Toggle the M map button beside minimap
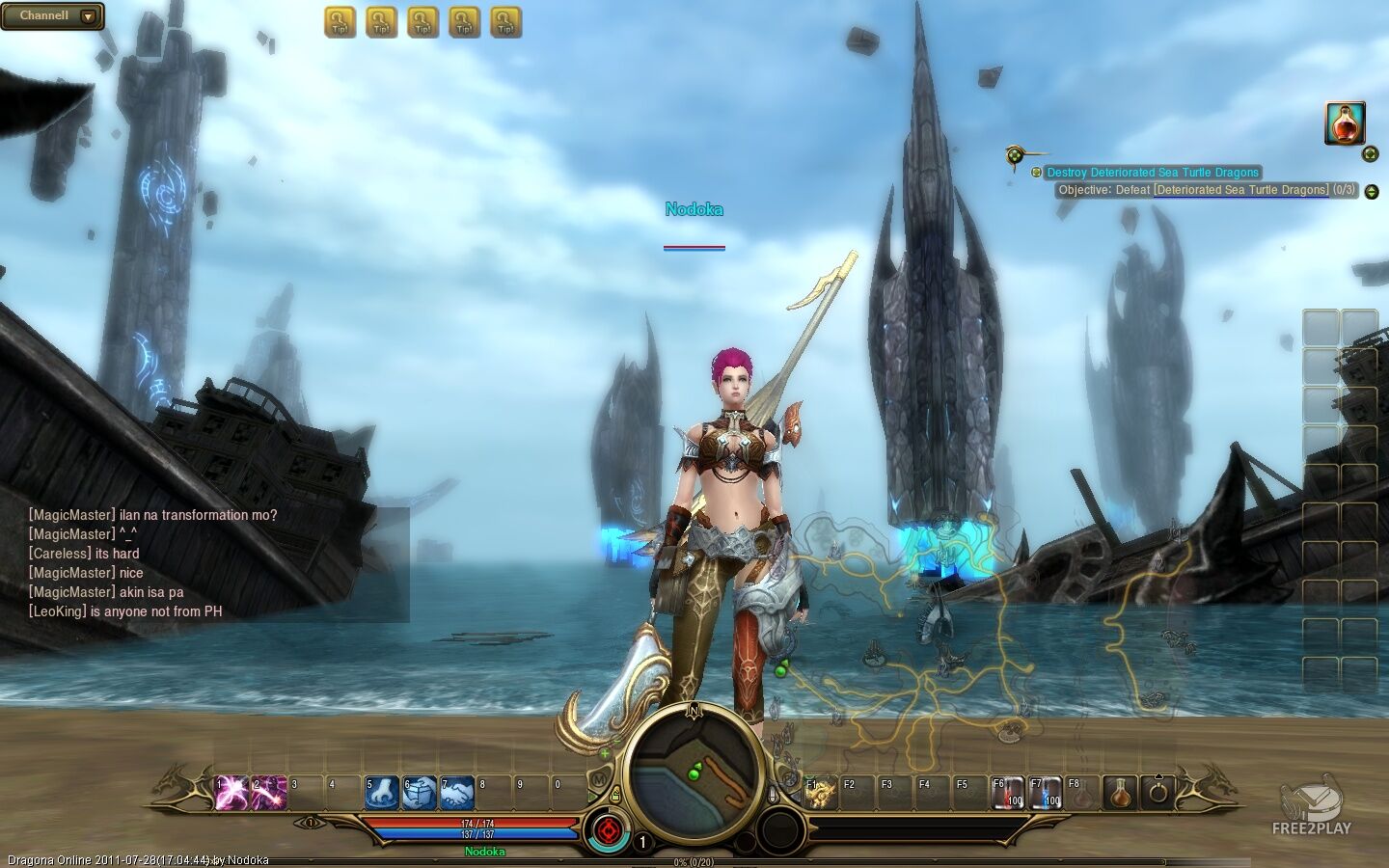 (599, 779)
